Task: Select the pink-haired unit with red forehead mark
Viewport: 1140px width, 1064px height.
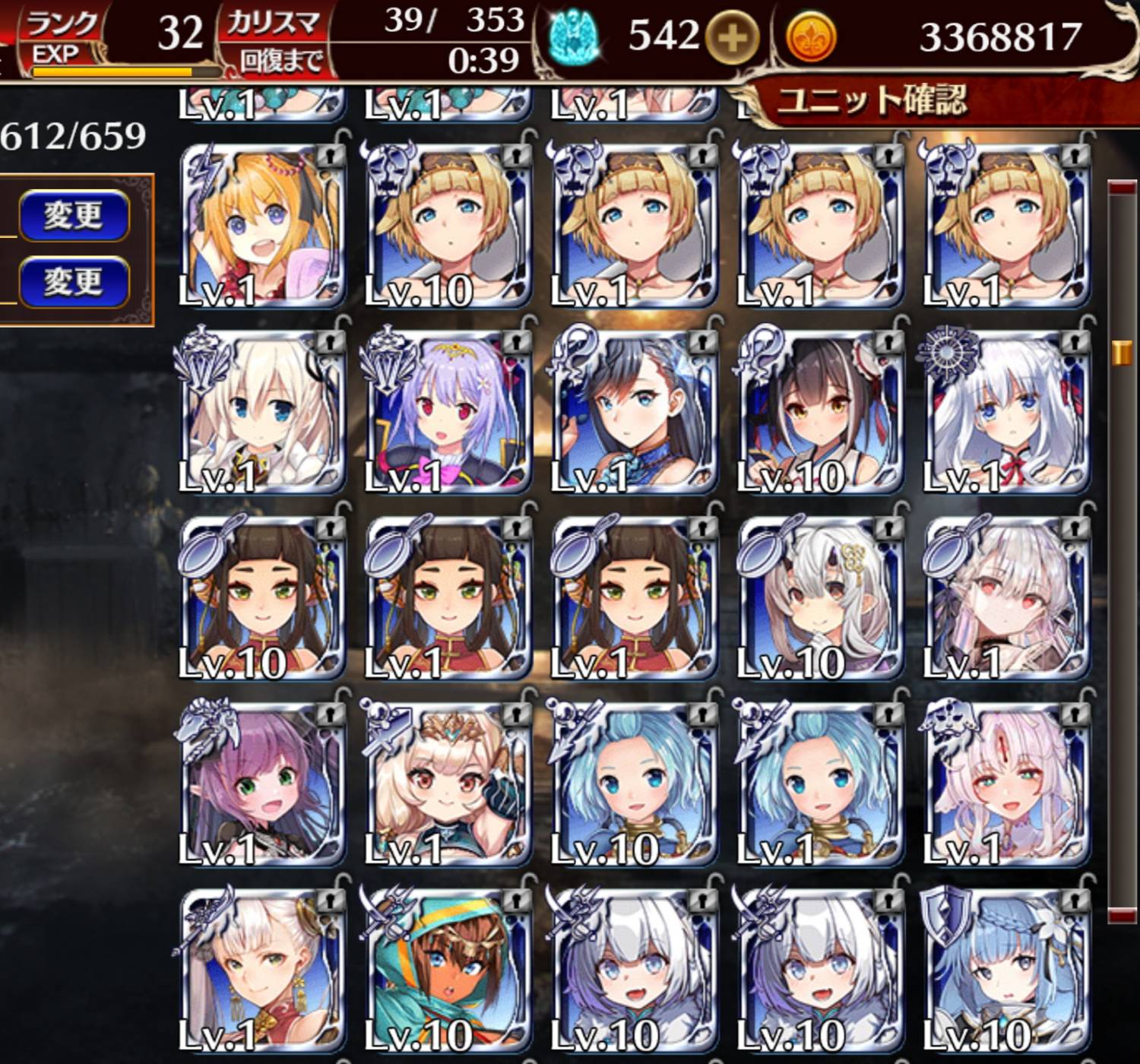Action: coord(1007,784)
